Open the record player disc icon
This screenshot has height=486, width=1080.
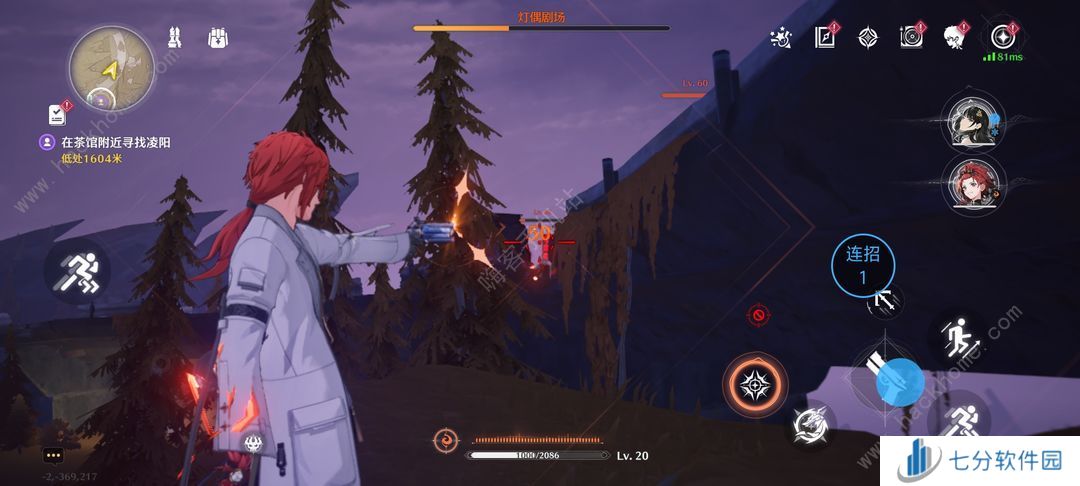[x=911, y=38]
